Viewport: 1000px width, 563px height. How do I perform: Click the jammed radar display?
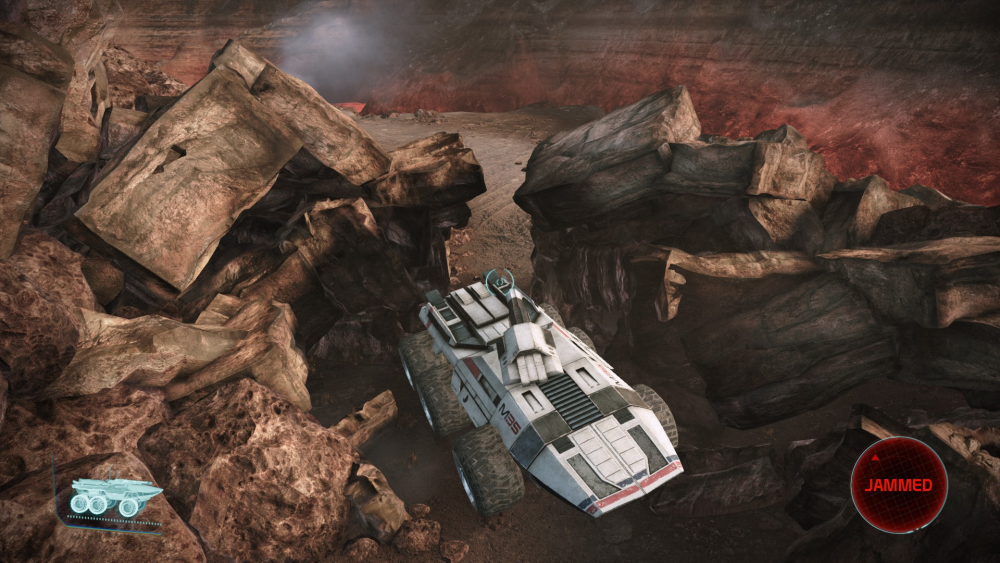tap(898, 485)
